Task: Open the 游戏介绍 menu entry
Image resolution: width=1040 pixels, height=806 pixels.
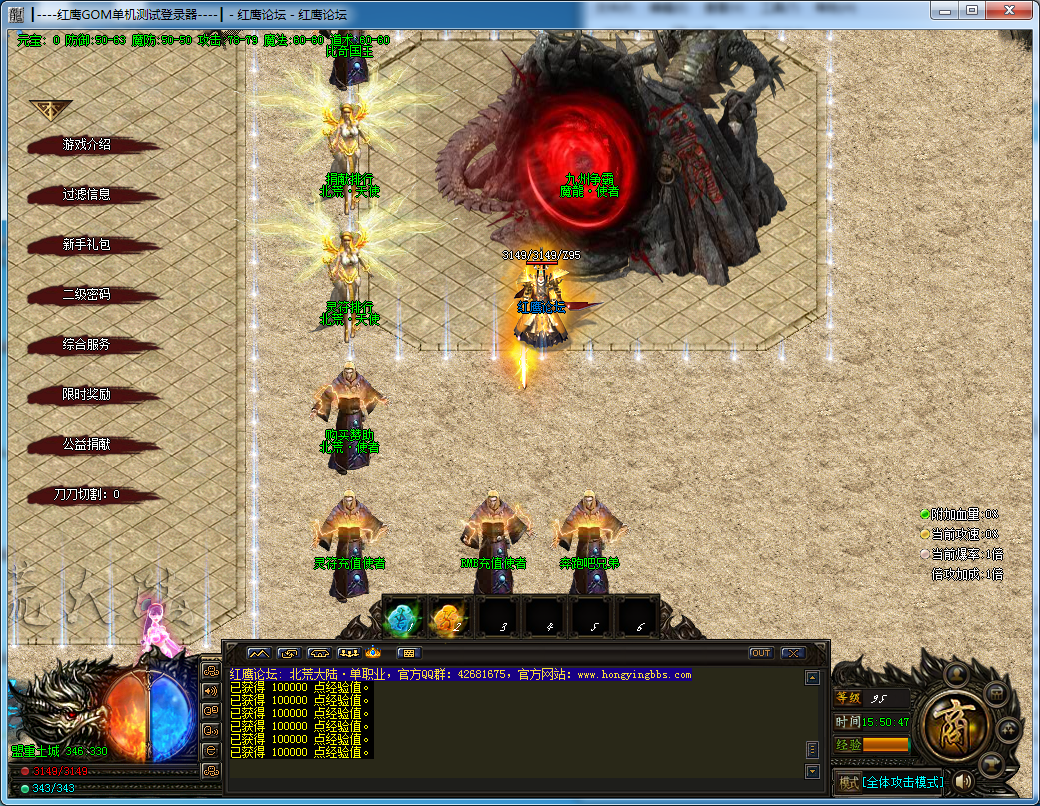Action: [x=87, y=145]
